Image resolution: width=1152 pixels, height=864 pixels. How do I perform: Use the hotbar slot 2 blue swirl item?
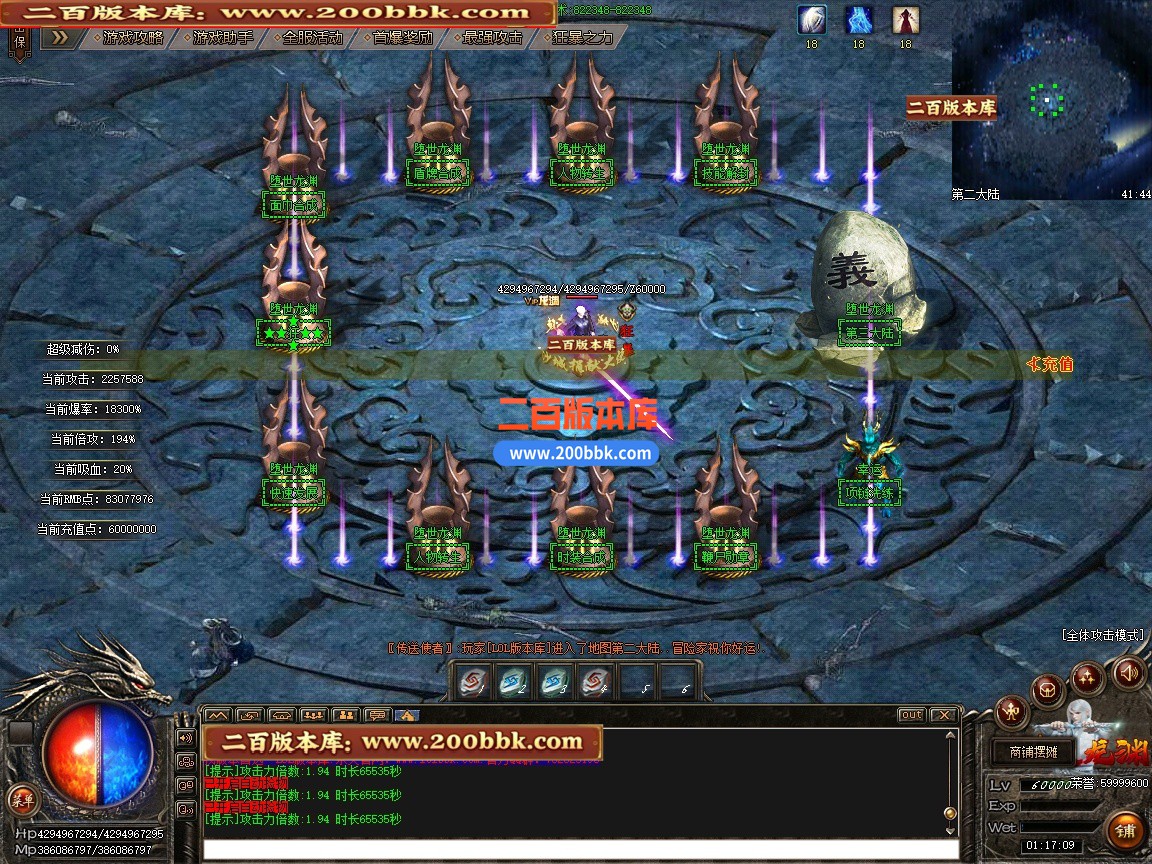click(x=514, y=683)
